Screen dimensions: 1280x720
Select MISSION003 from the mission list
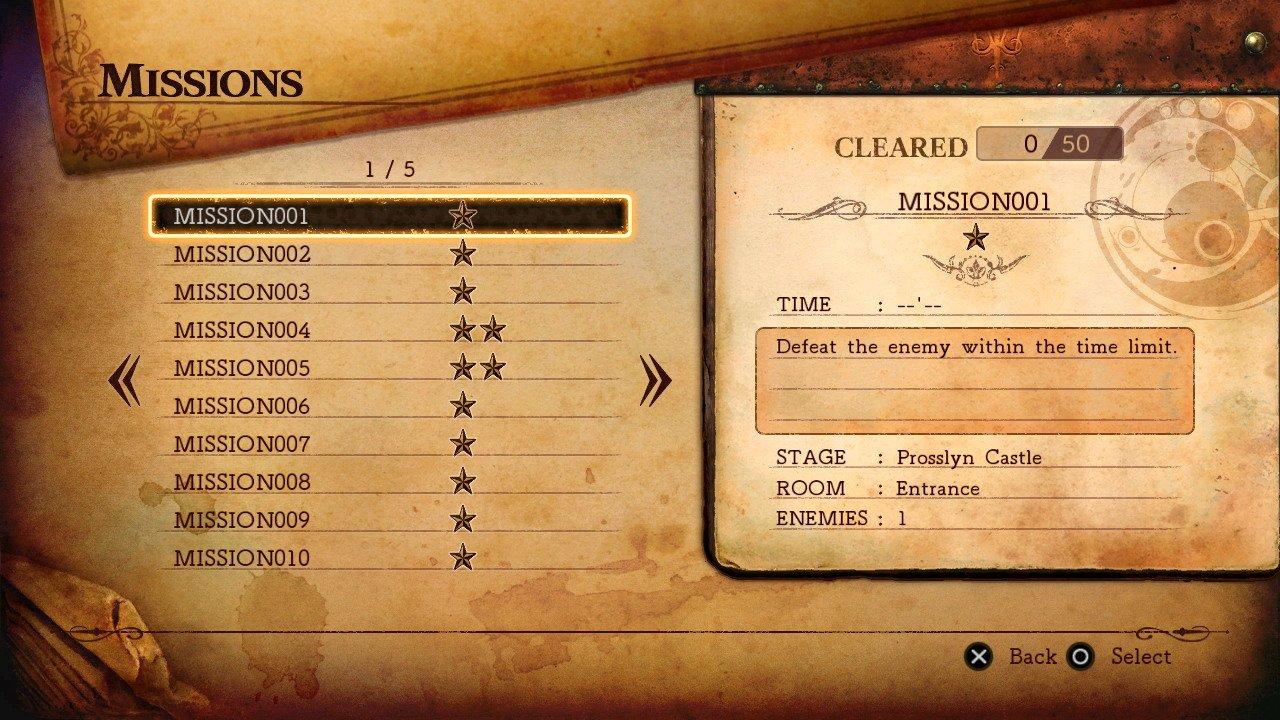click(x=243, y=291)
